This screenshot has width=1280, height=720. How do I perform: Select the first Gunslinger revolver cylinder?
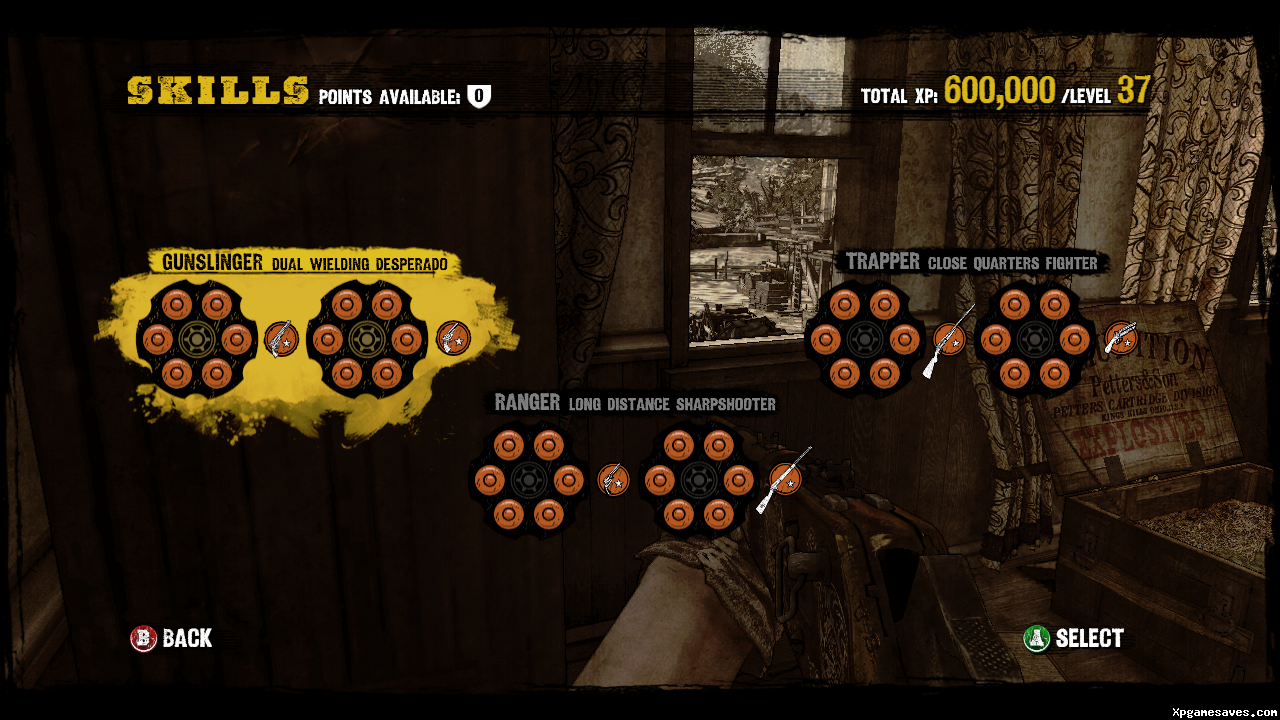pyautogui.click(x=196, y=339)
